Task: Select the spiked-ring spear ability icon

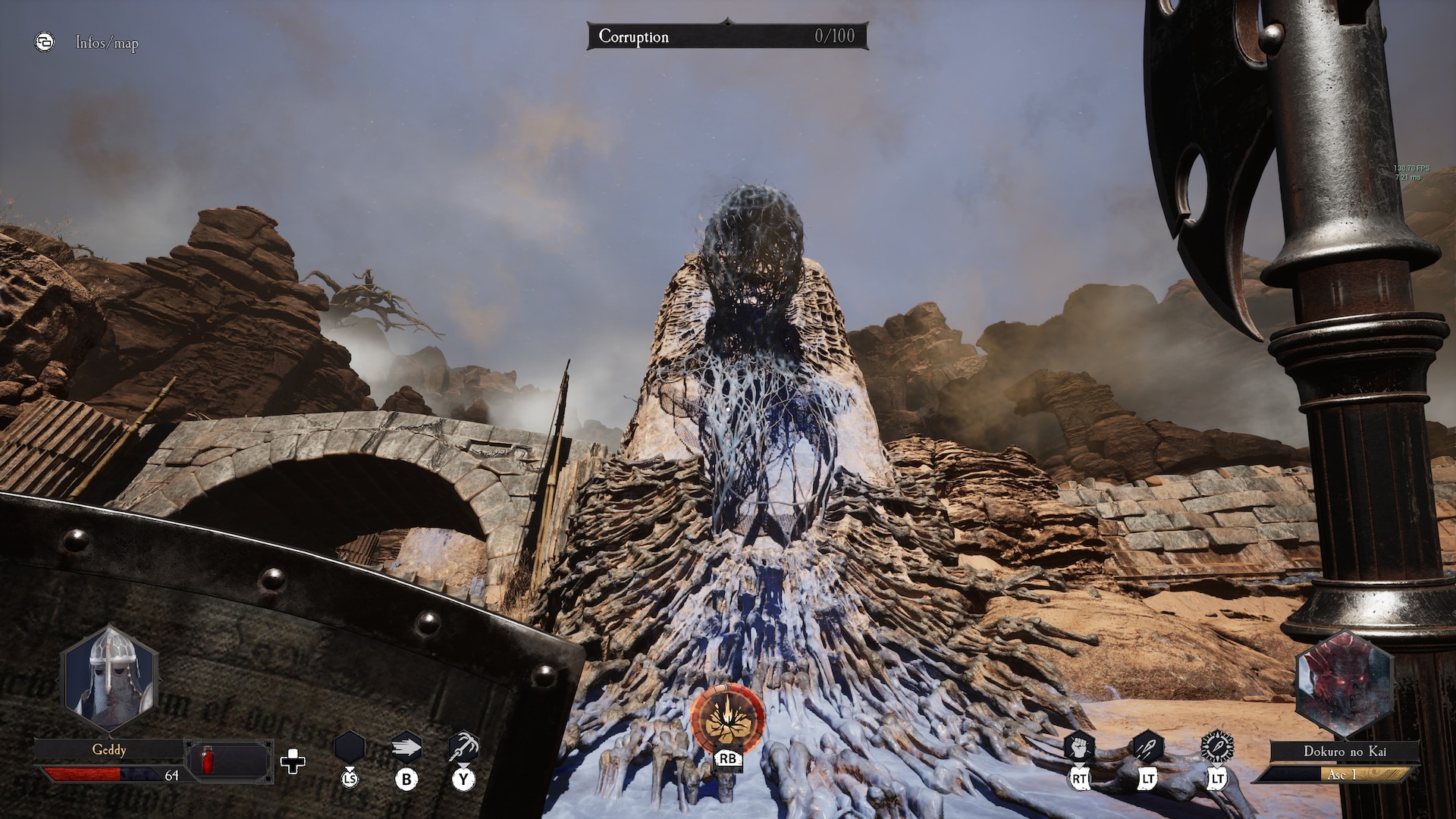Action: coord(1217,746)
